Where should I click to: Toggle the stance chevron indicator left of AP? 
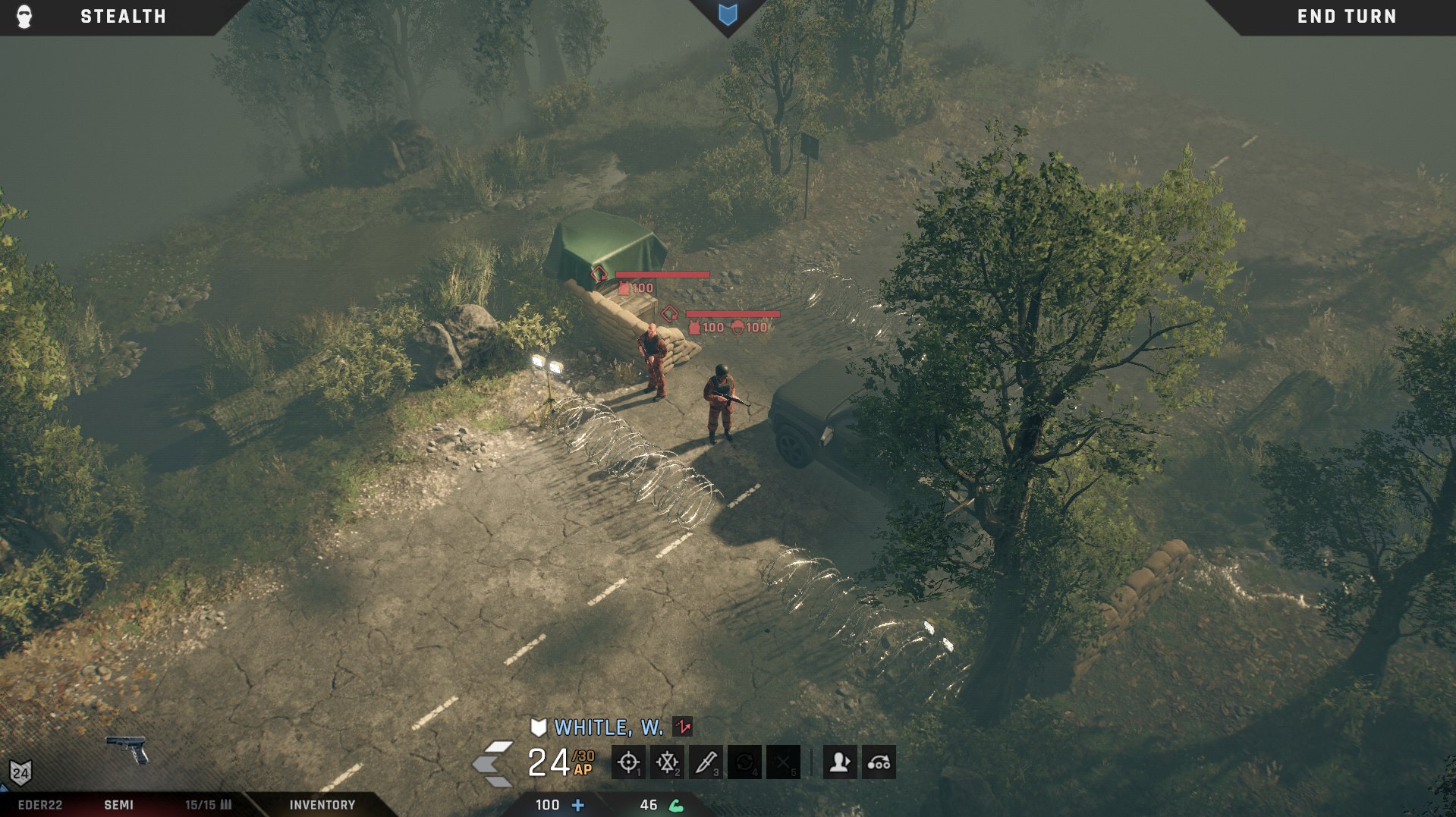point(490,761)
